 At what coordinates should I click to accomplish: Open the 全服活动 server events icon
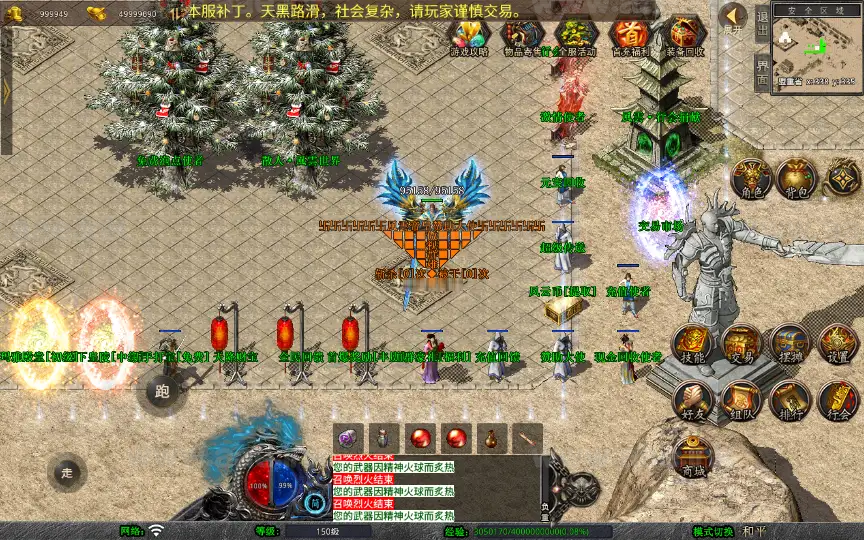click(x=574, y=37)
